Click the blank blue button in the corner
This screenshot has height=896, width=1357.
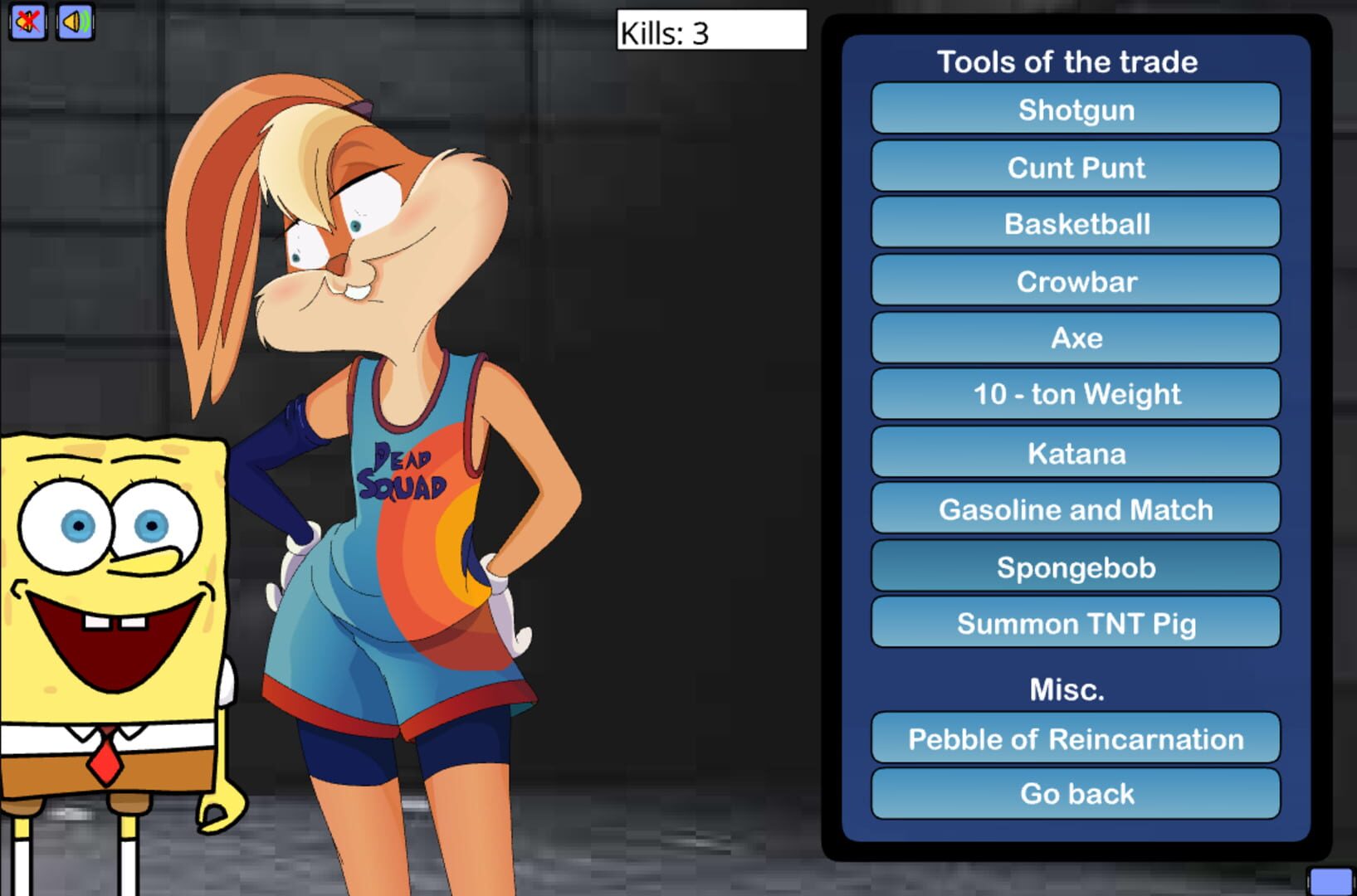click(1330, 882)
